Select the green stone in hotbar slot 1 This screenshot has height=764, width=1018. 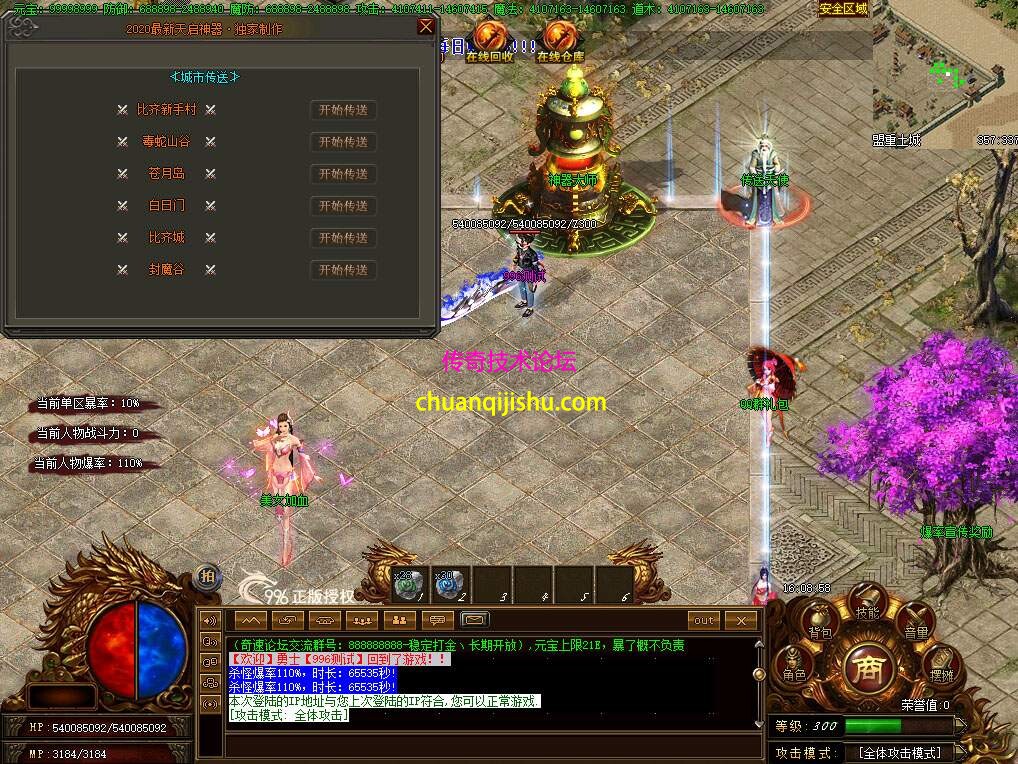point(409,585)
